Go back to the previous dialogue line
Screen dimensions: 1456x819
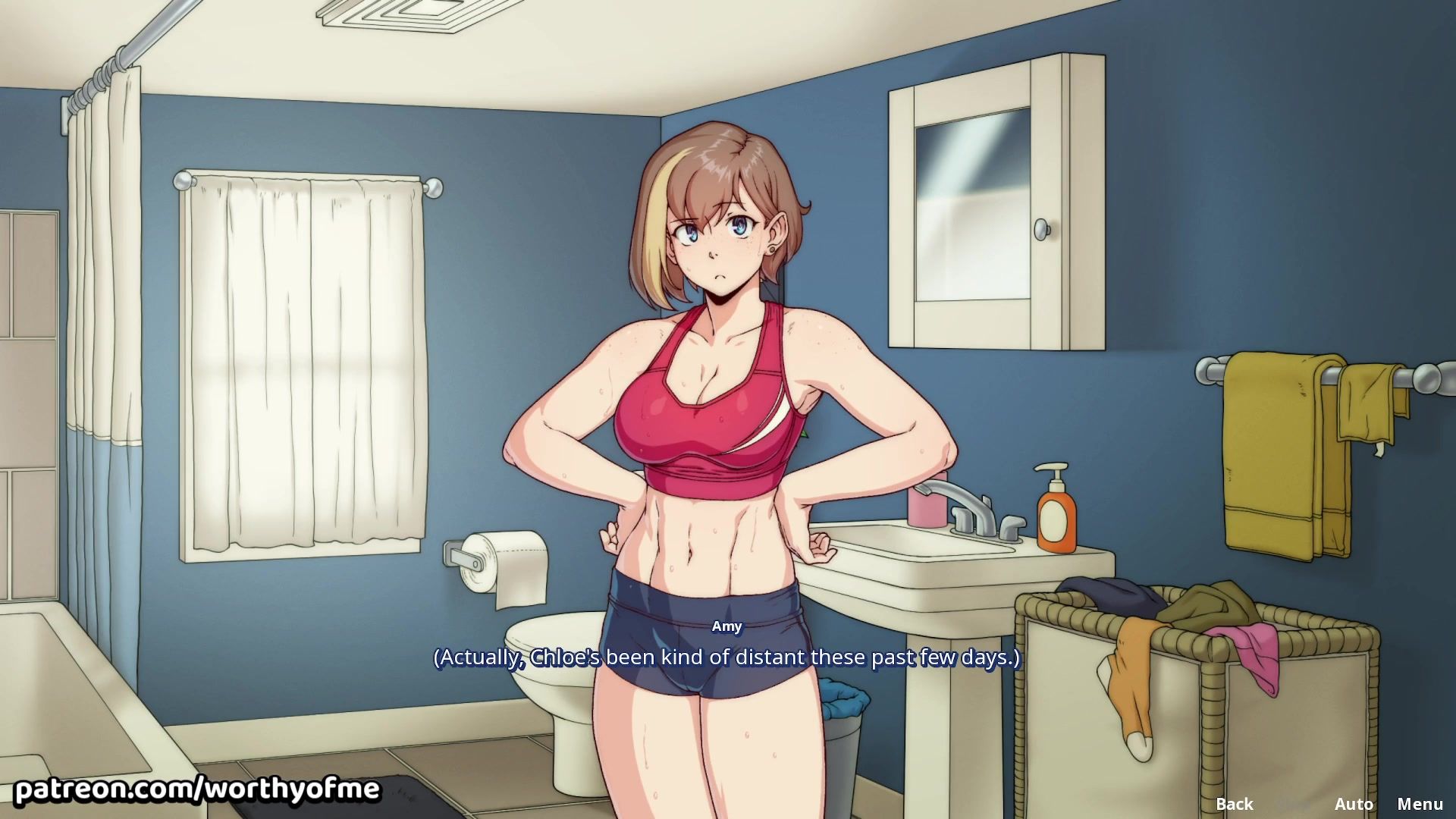[x=1234, y=803]
